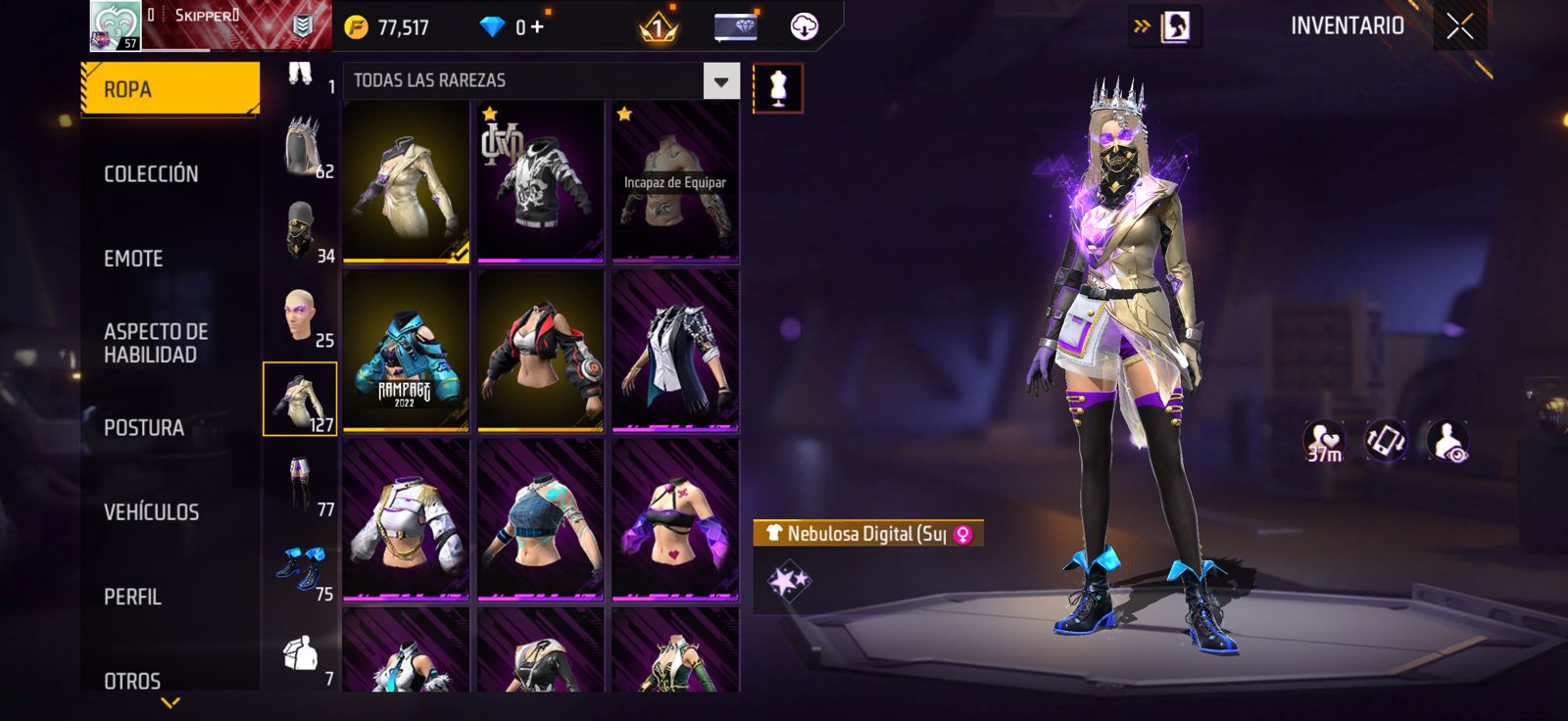Viewport: 1568px width, 721px height.
Task: Select the Rampage 2022 jacket
Action: tap(406, 351)
